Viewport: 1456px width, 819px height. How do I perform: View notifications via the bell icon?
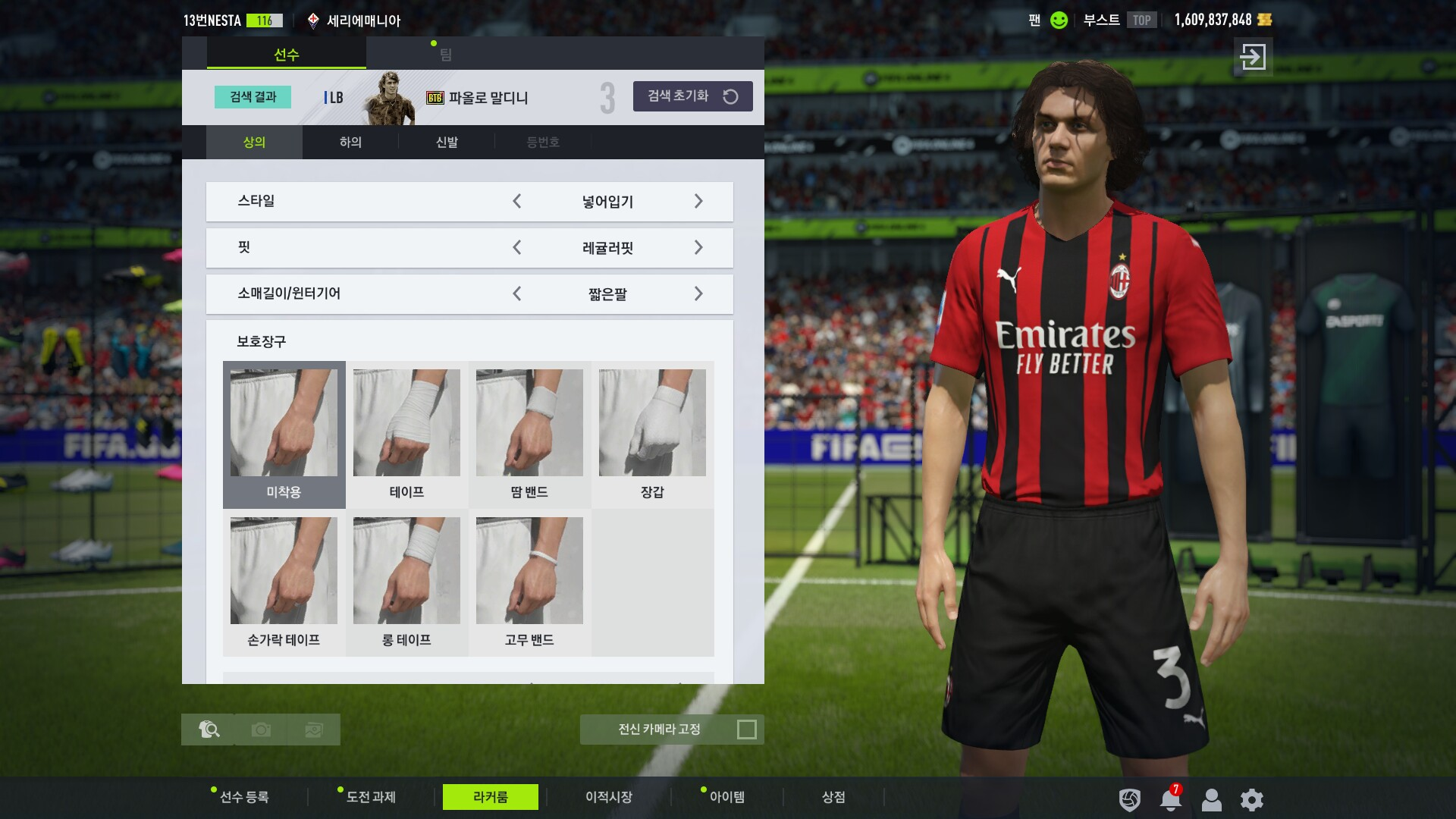coord(1170,799)
